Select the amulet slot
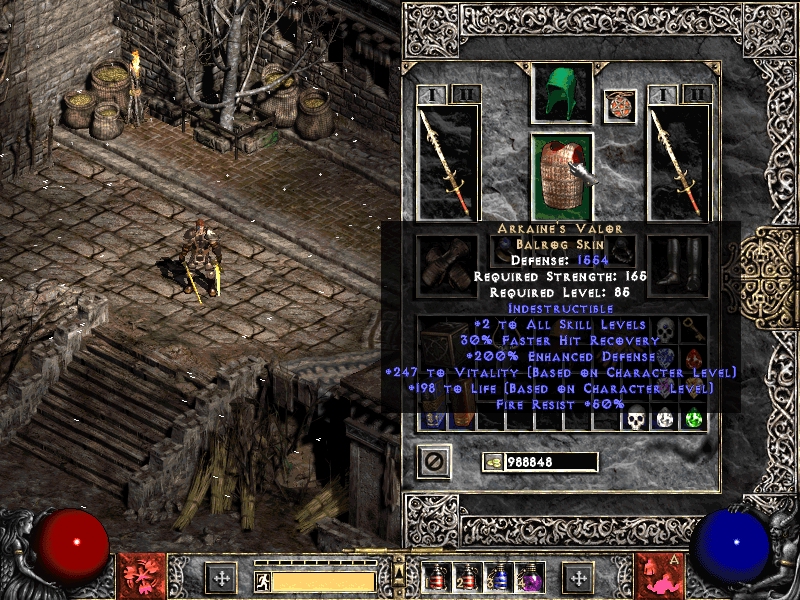Screen dimensions: 800x600 click(x=620, y=105)
